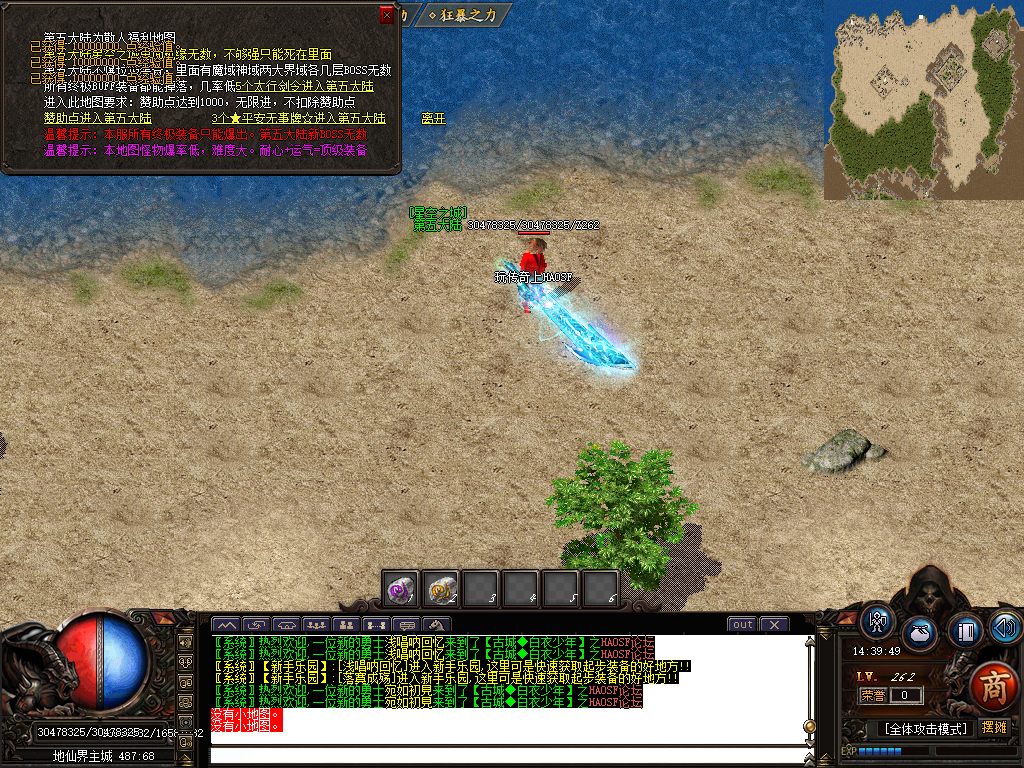Close the fifth continent dialog panel

point(387,15)
